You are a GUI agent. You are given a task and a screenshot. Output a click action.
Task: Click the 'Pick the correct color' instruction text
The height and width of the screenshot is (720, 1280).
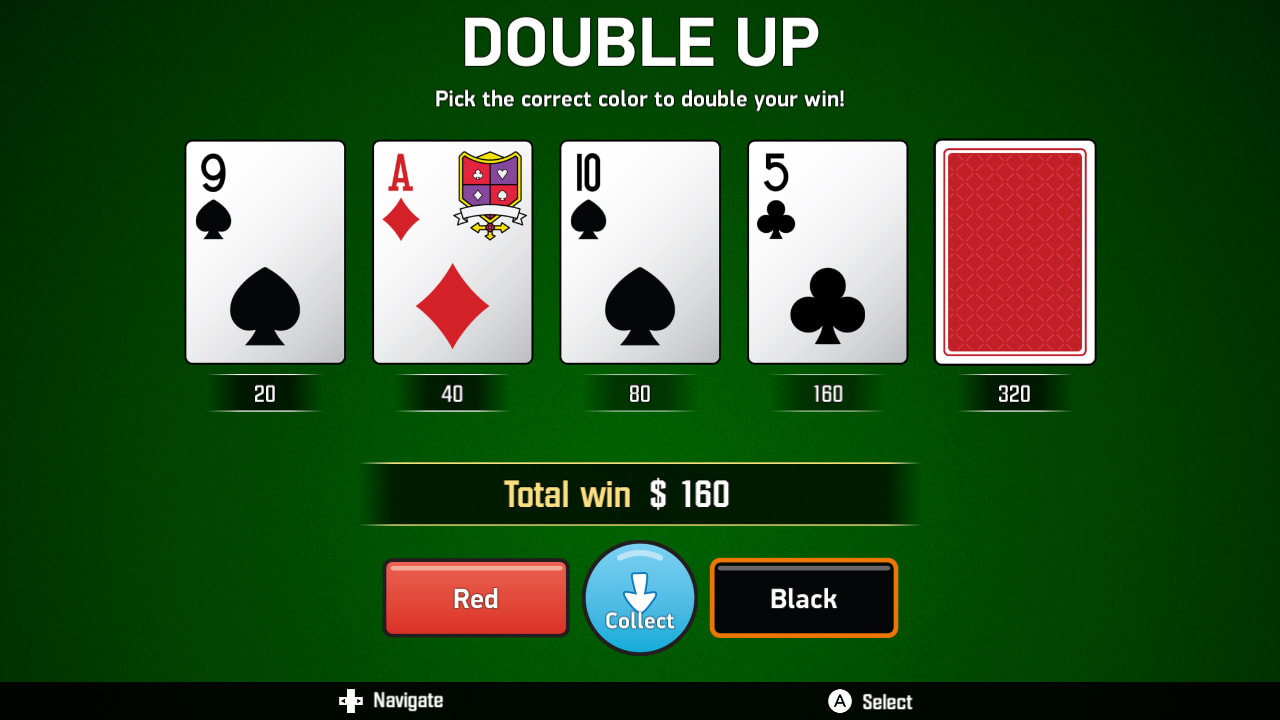tap(639, 99)
